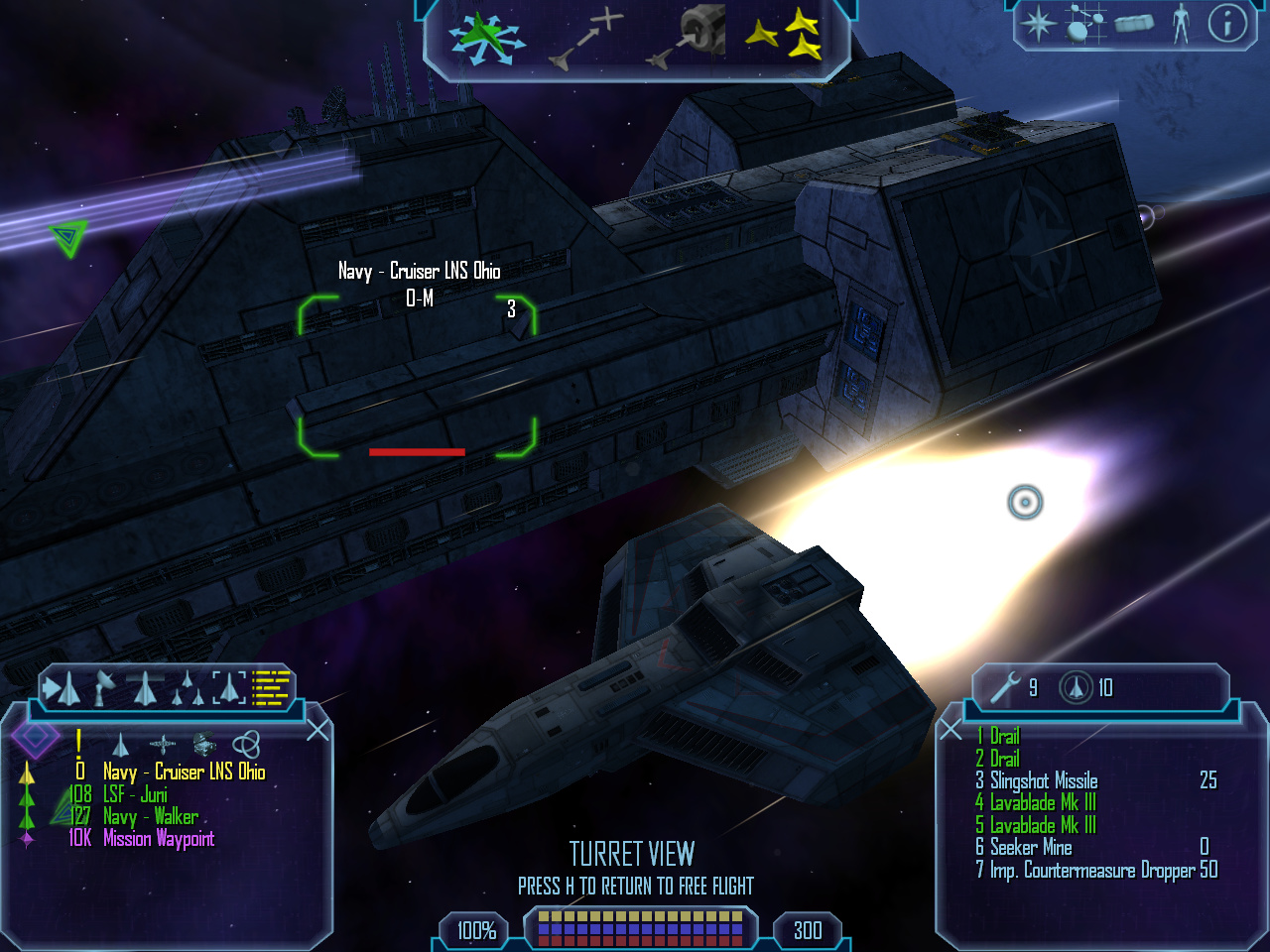
Task: Close the contact list panel
Action: (317, 731)
